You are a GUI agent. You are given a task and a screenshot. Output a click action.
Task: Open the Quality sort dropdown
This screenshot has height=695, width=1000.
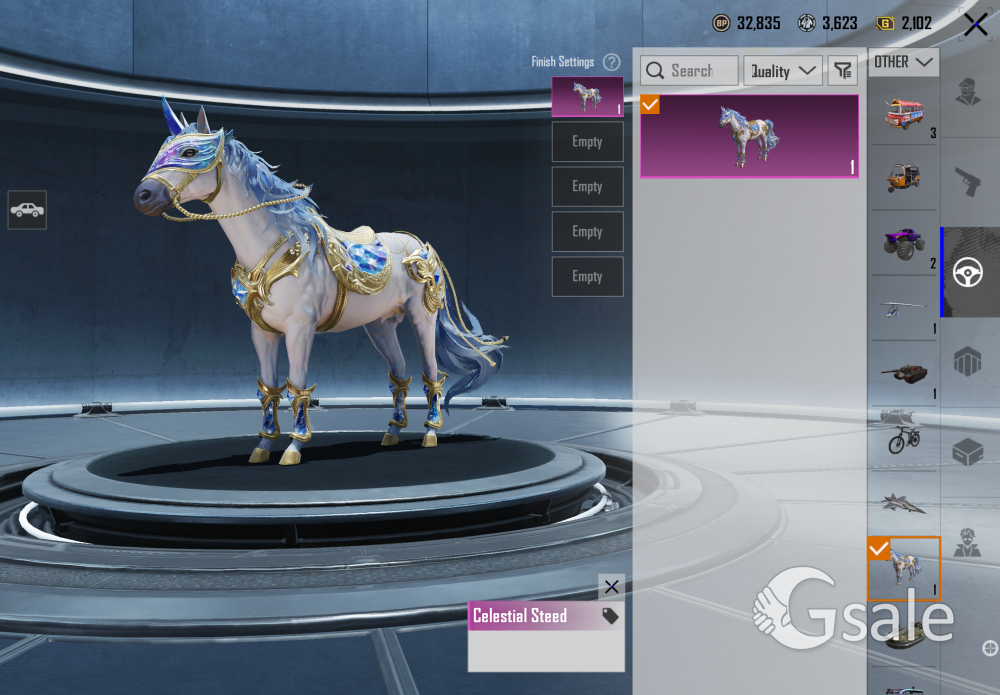[x=783, y=71]
